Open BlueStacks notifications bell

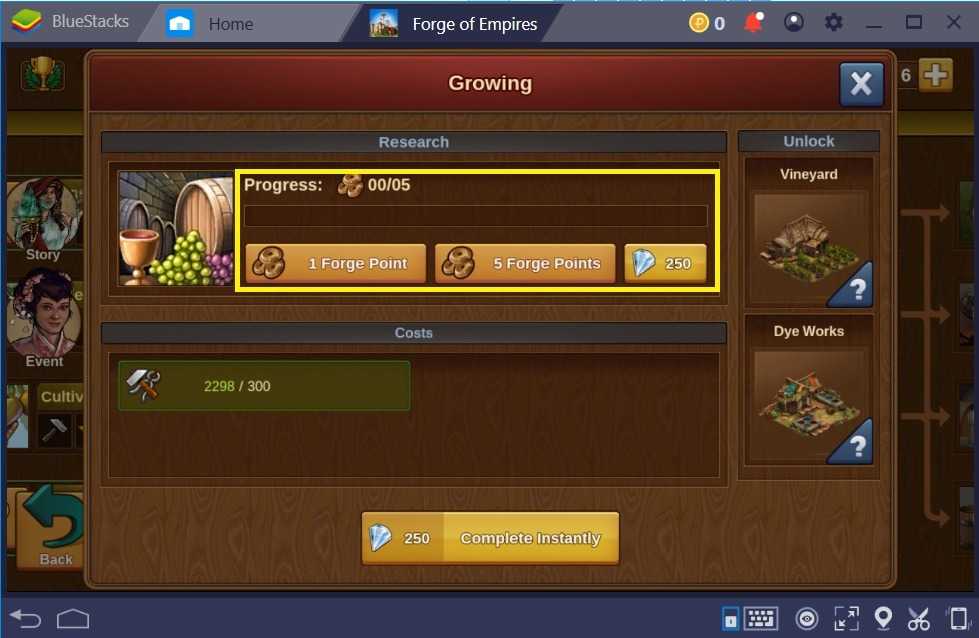click(x=753, y=23)
